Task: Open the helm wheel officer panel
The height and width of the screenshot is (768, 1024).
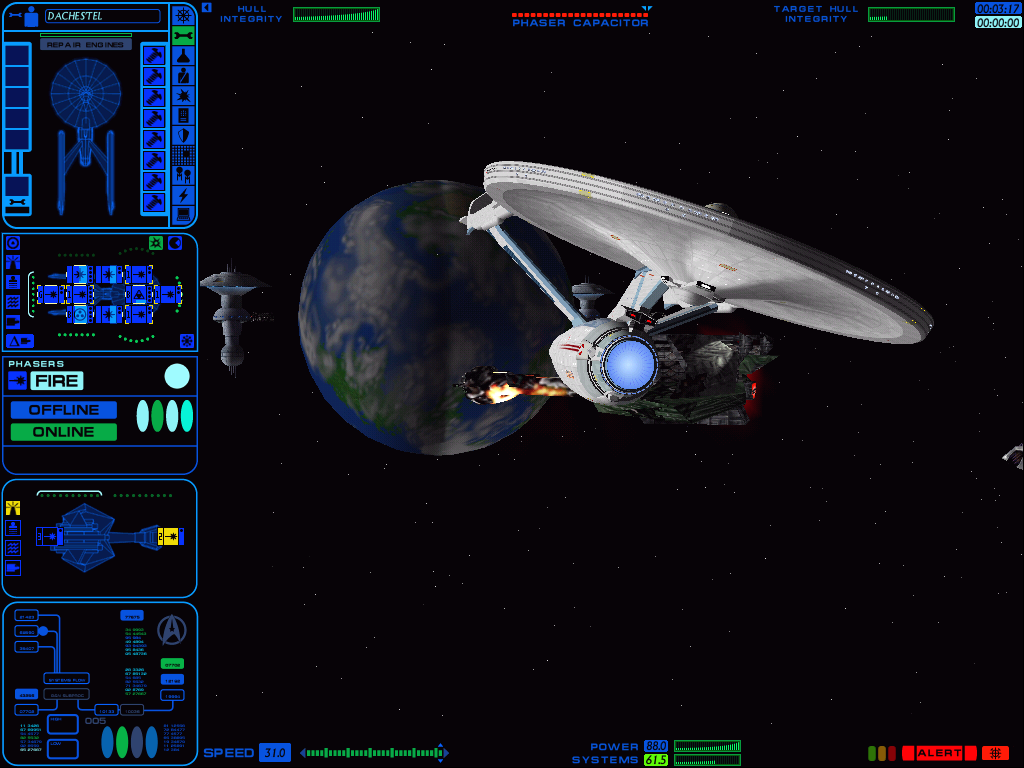Action: click(x=183, y=15)
